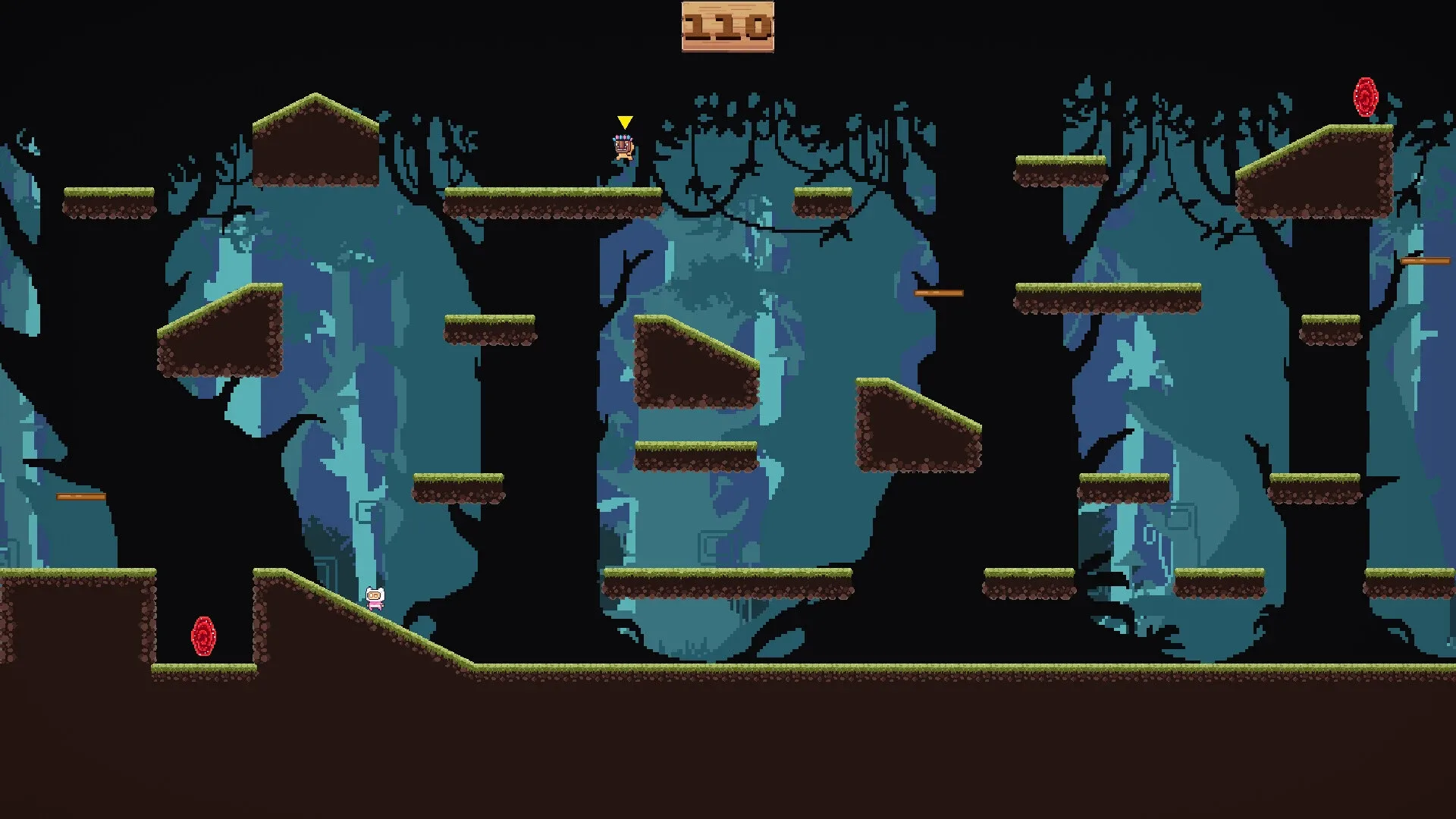Viewport: 1456px width, 819px height.
Task: Click the long grass platform under the totem
Action: 554,199
